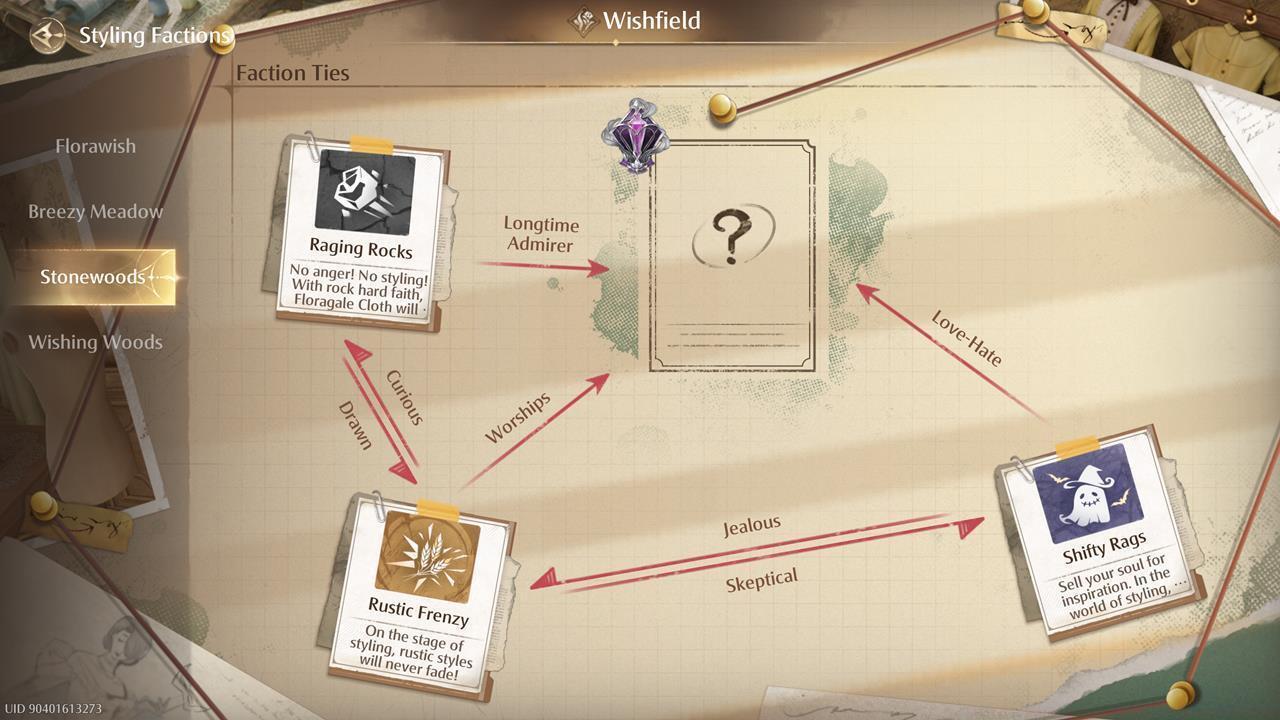
Task: Select the Florawish faction tab
Action: coord(96,146)
